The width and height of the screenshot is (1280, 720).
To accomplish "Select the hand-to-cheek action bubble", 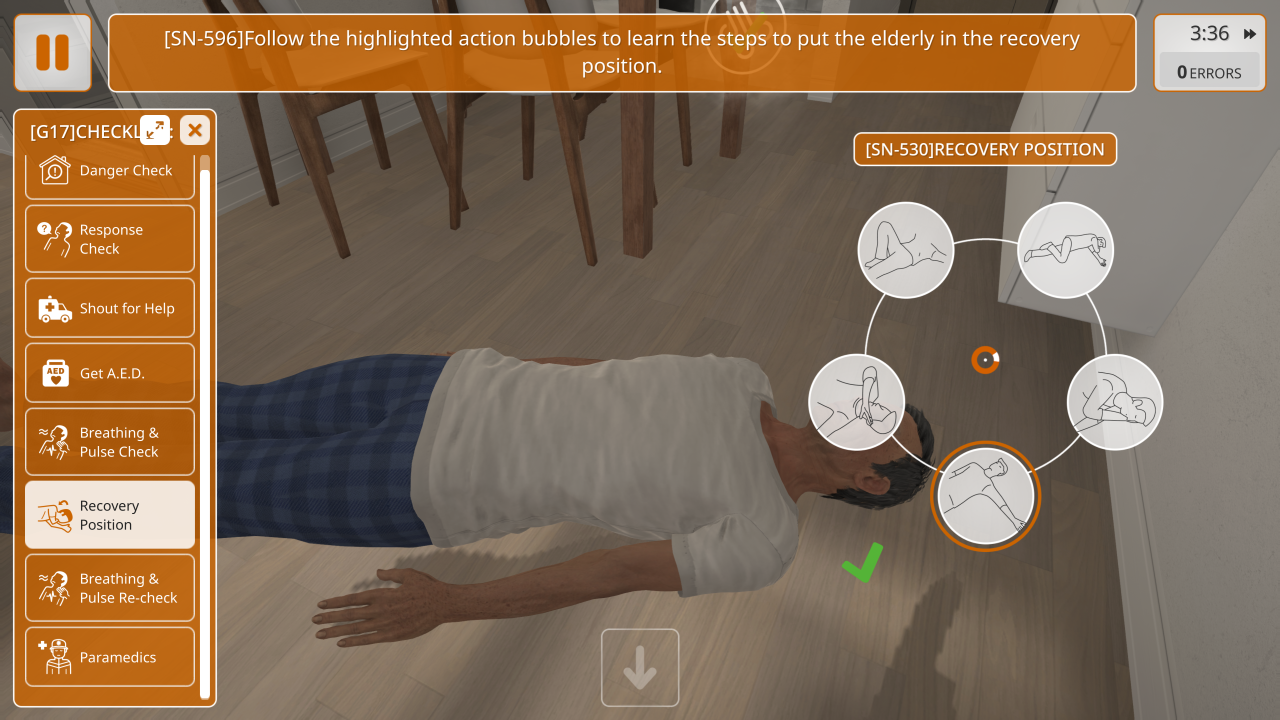I will pyautogui.click(x=856, y=402).
